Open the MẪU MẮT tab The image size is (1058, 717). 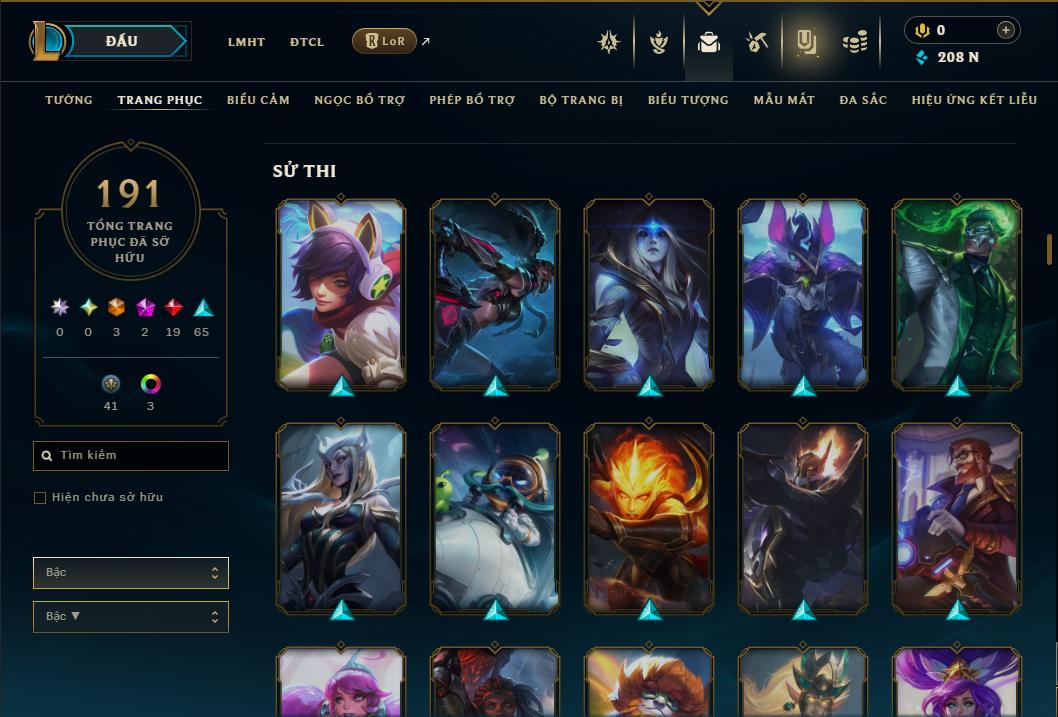point(784,100)
